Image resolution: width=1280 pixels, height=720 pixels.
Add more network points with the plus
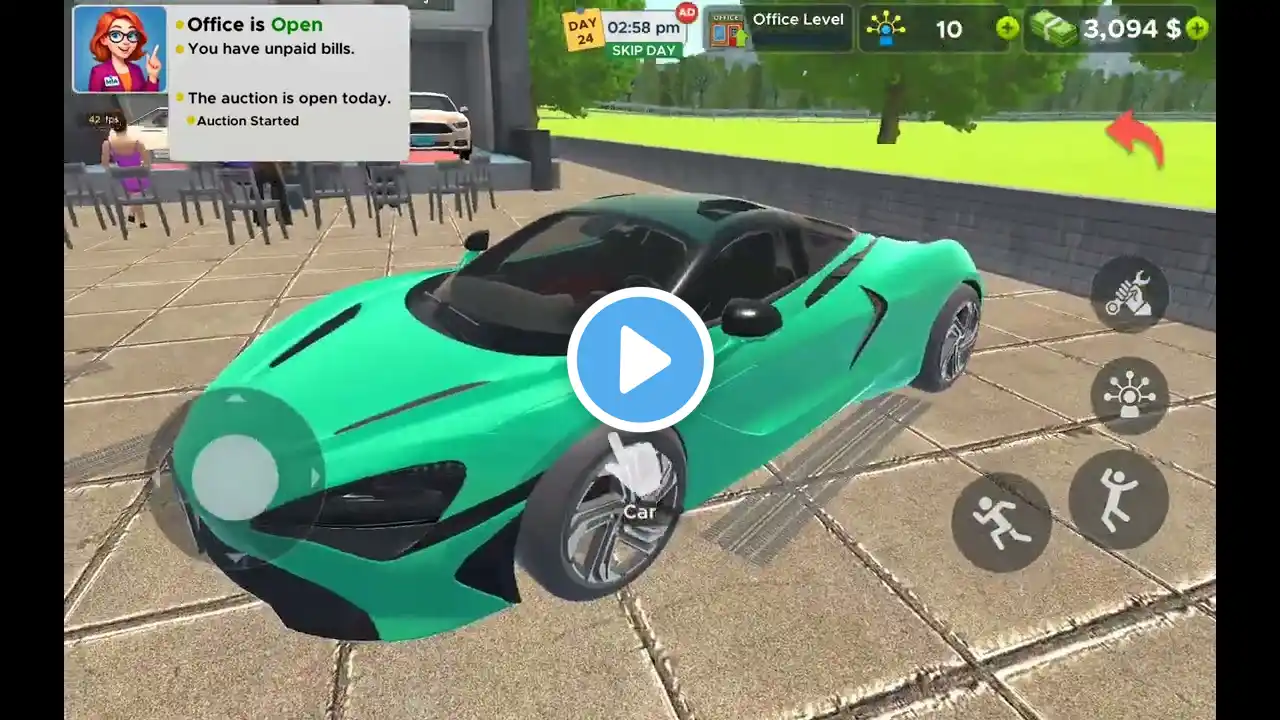coord(1007,29)
